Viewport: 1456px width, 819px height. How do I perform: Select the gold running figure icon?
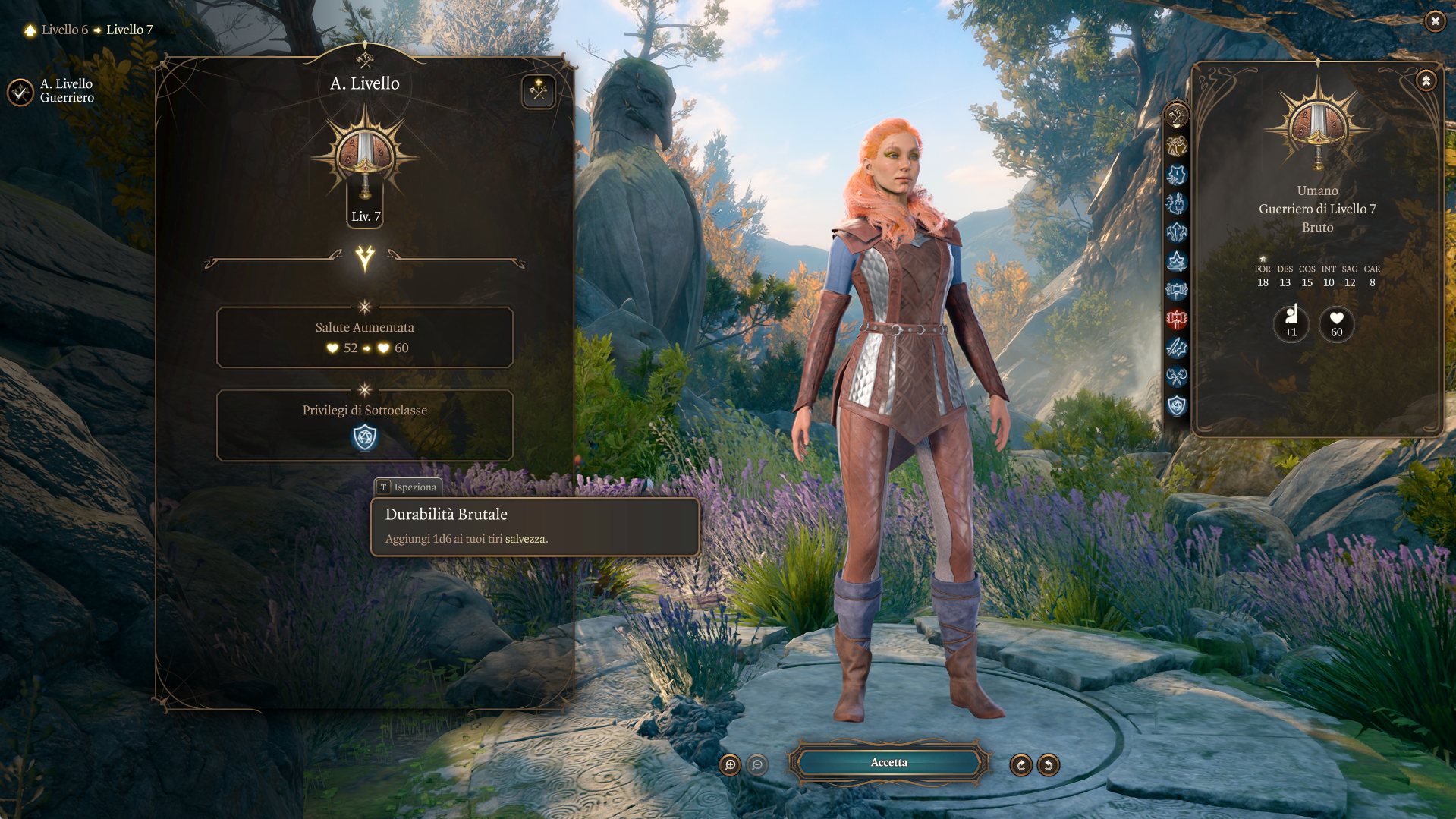[x=1176, y=146]
